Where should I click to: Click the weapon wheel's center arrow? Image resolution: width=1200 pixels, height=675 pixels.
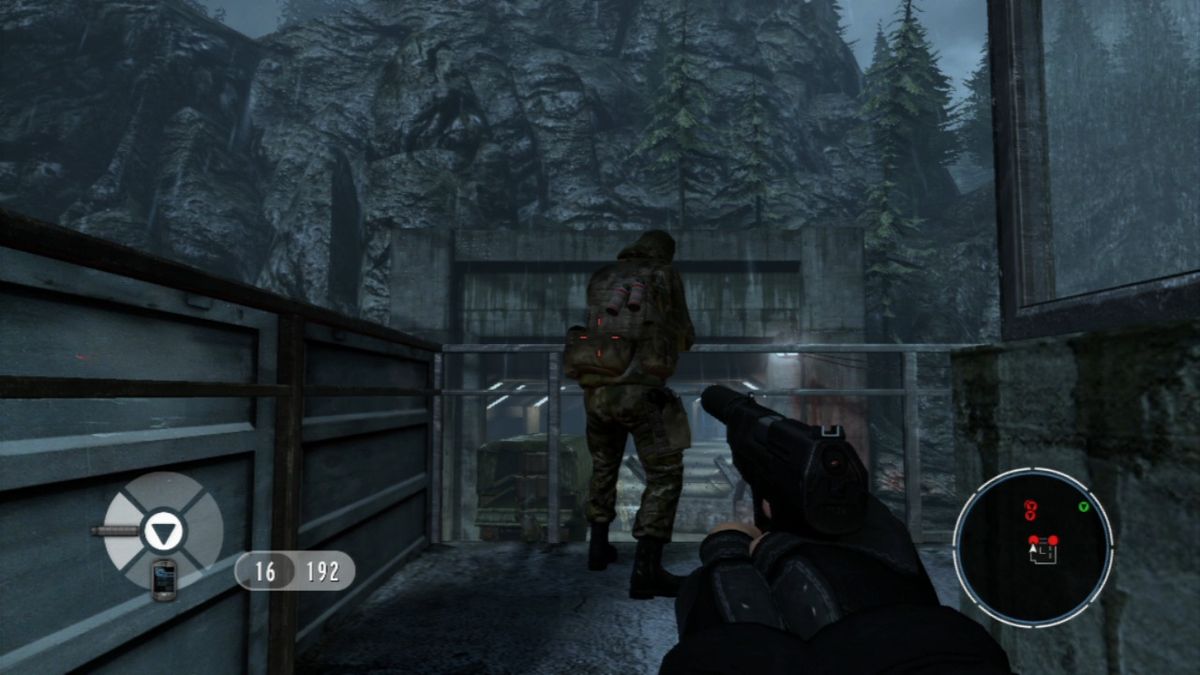(162, 530)
